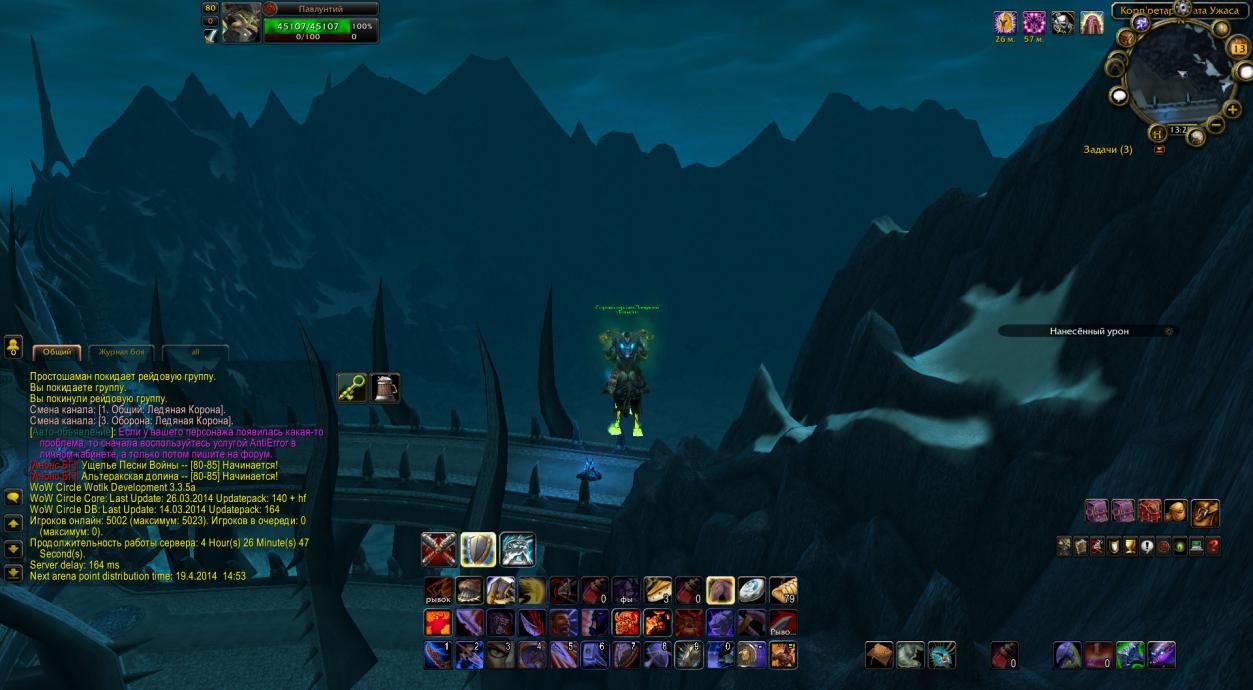Use the ability bound to key 1
Screen dimensions: 1253x690
(x=438, y=655)
